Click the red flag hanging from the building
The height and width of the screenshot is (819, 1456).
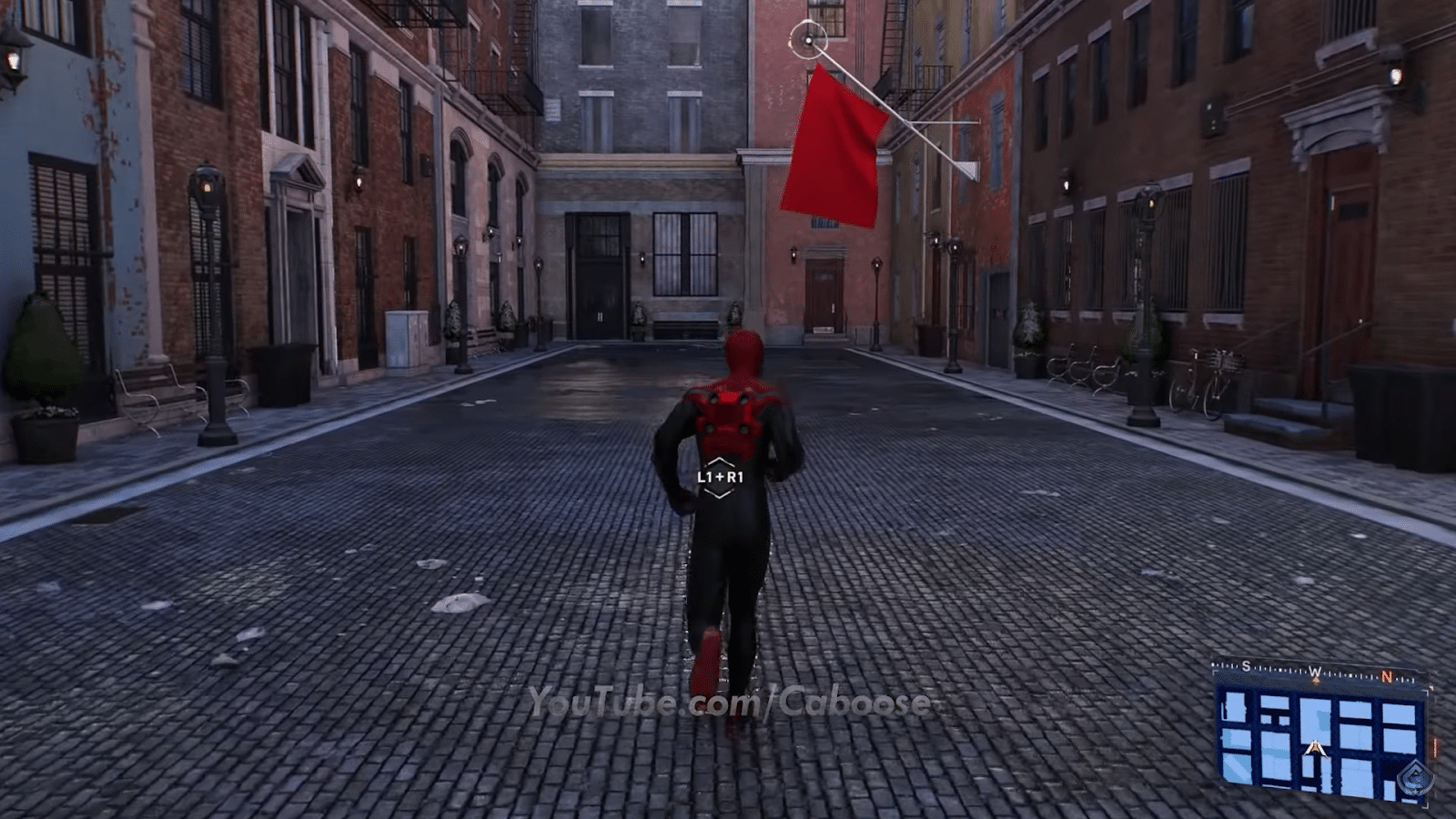coord(833,146)
